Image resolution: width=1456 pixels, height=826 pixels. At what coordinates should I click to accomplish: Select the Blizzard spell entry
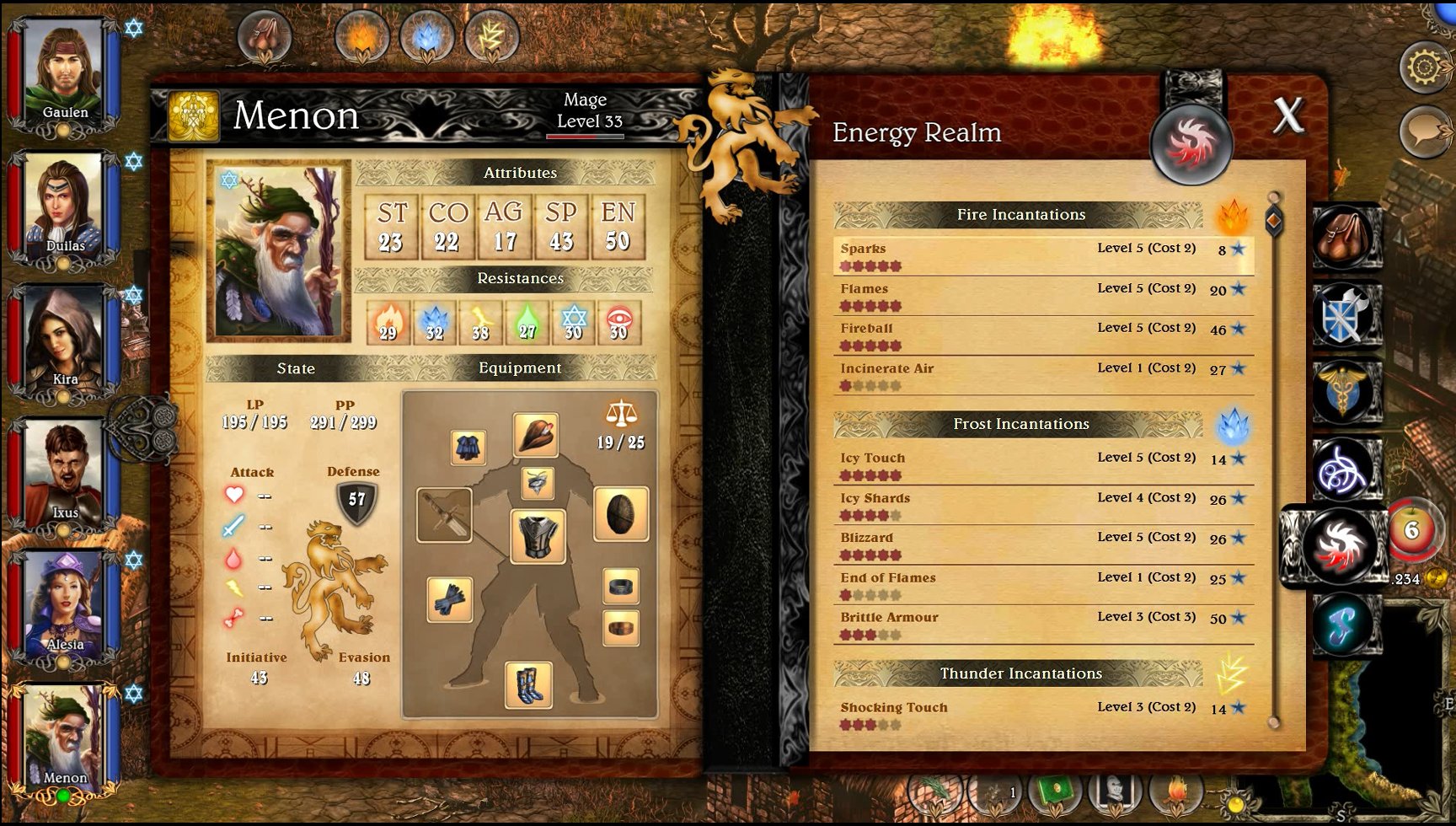pos(1043,544)
